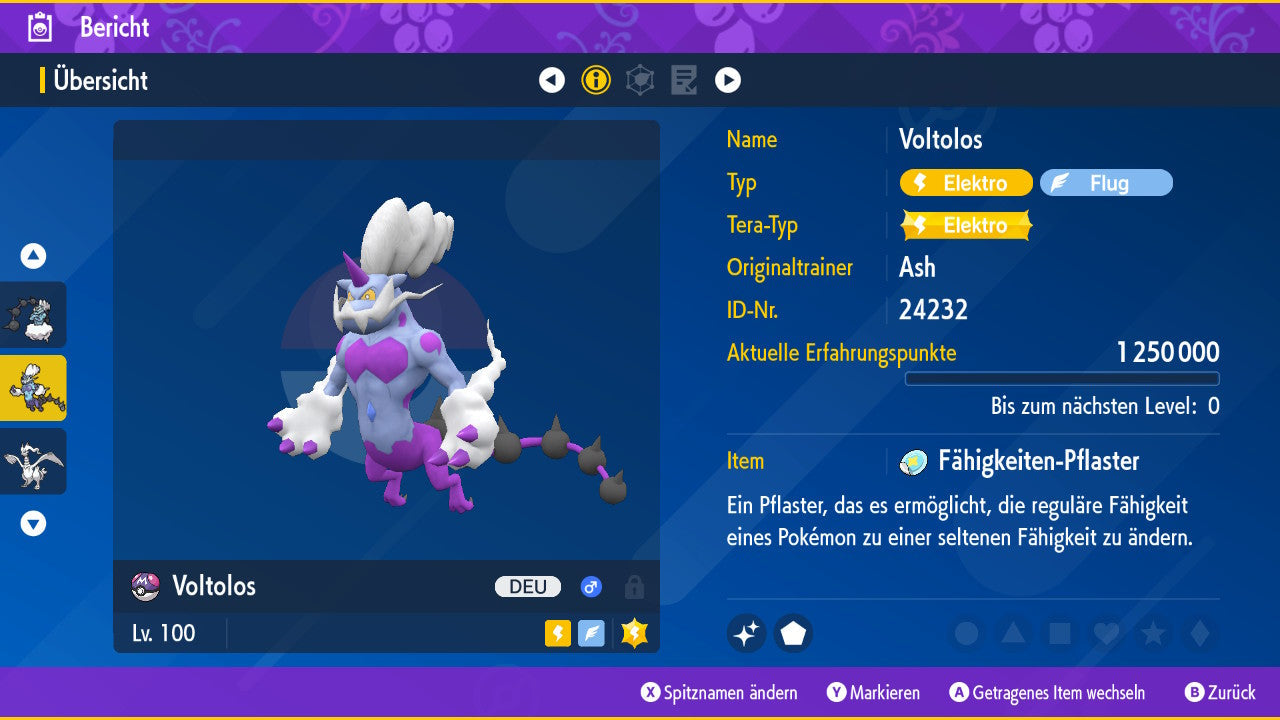The image size is (1280, 720).
Task: Choose the white dragon Pokémon thumbnail
Action: pyautogui.click(x=33, y=461)
